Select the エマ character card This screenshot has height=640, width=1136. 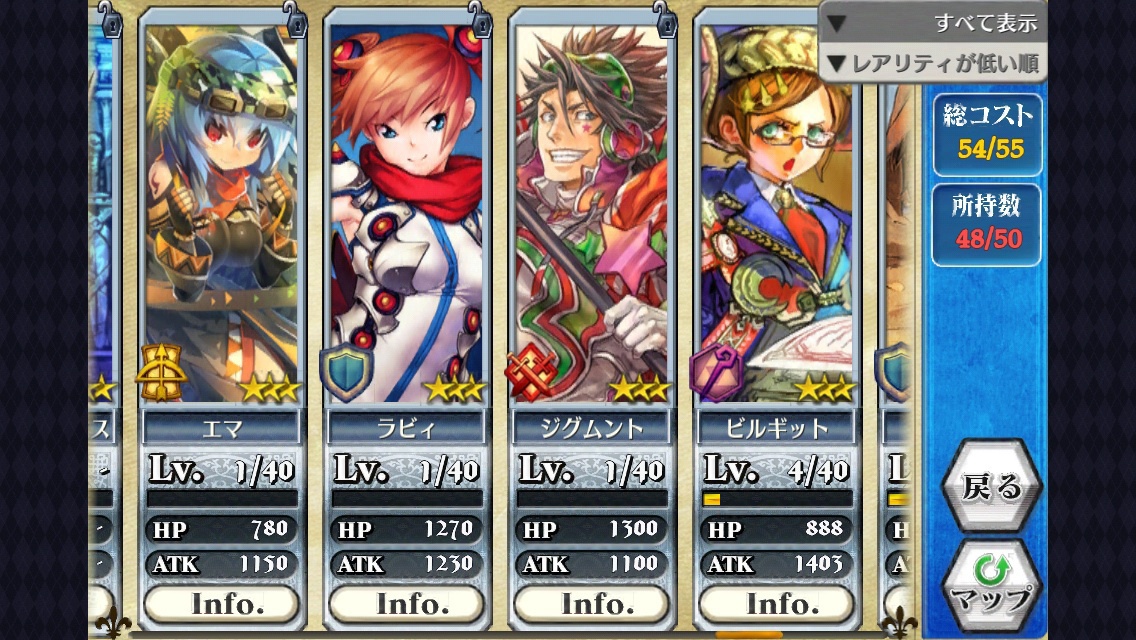[x=221, y=210]
